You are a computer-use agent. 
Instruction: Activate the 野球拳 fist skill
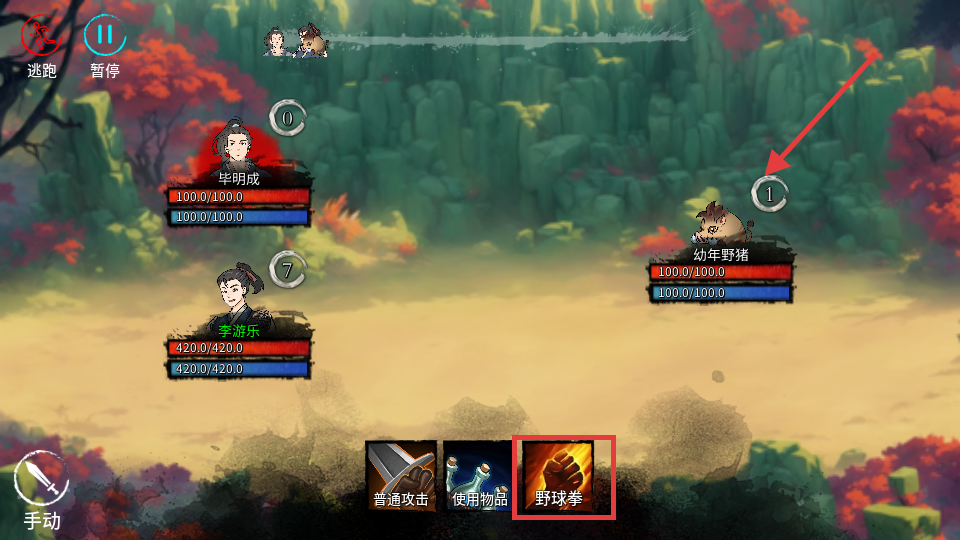pos(563,476)
